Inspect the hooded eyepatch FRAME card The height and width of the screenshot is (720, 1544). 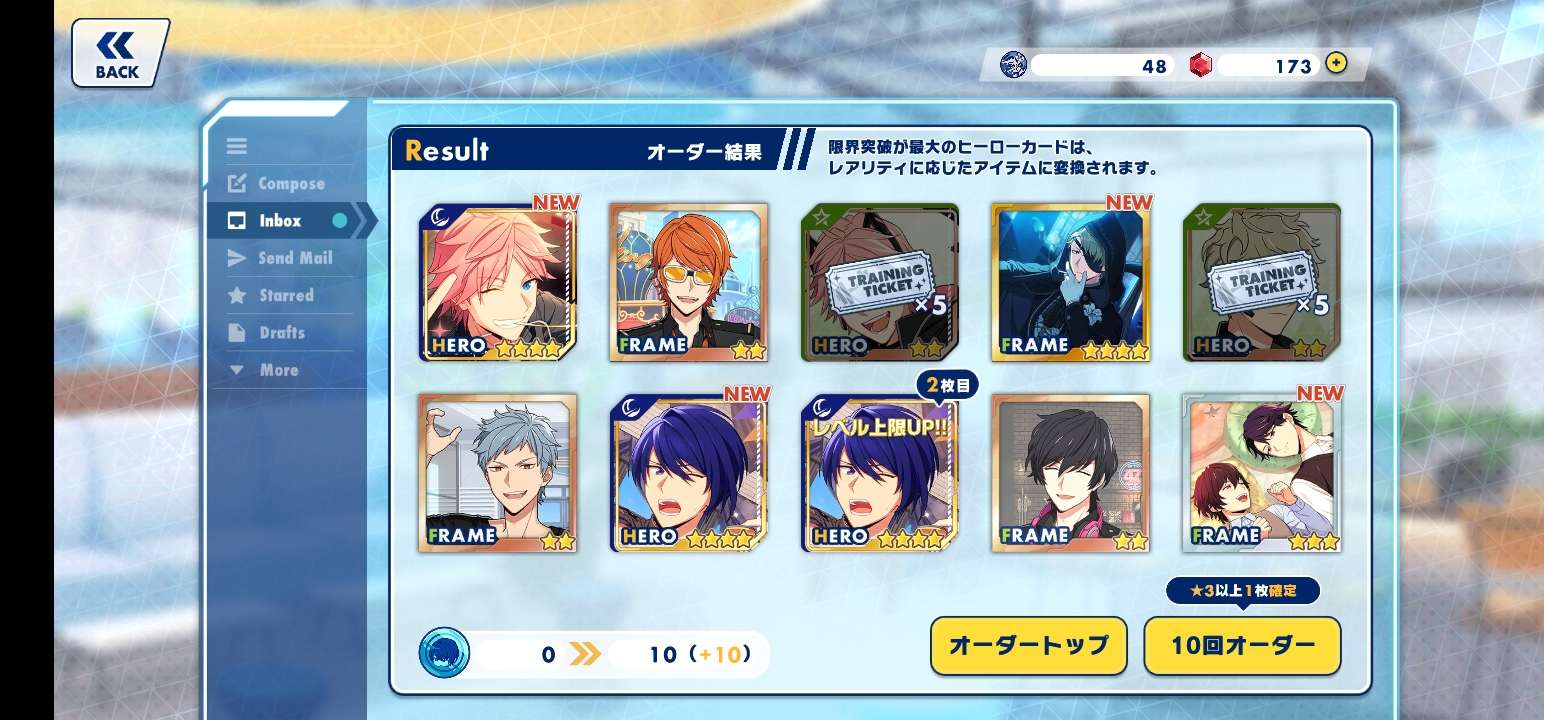1071,282
